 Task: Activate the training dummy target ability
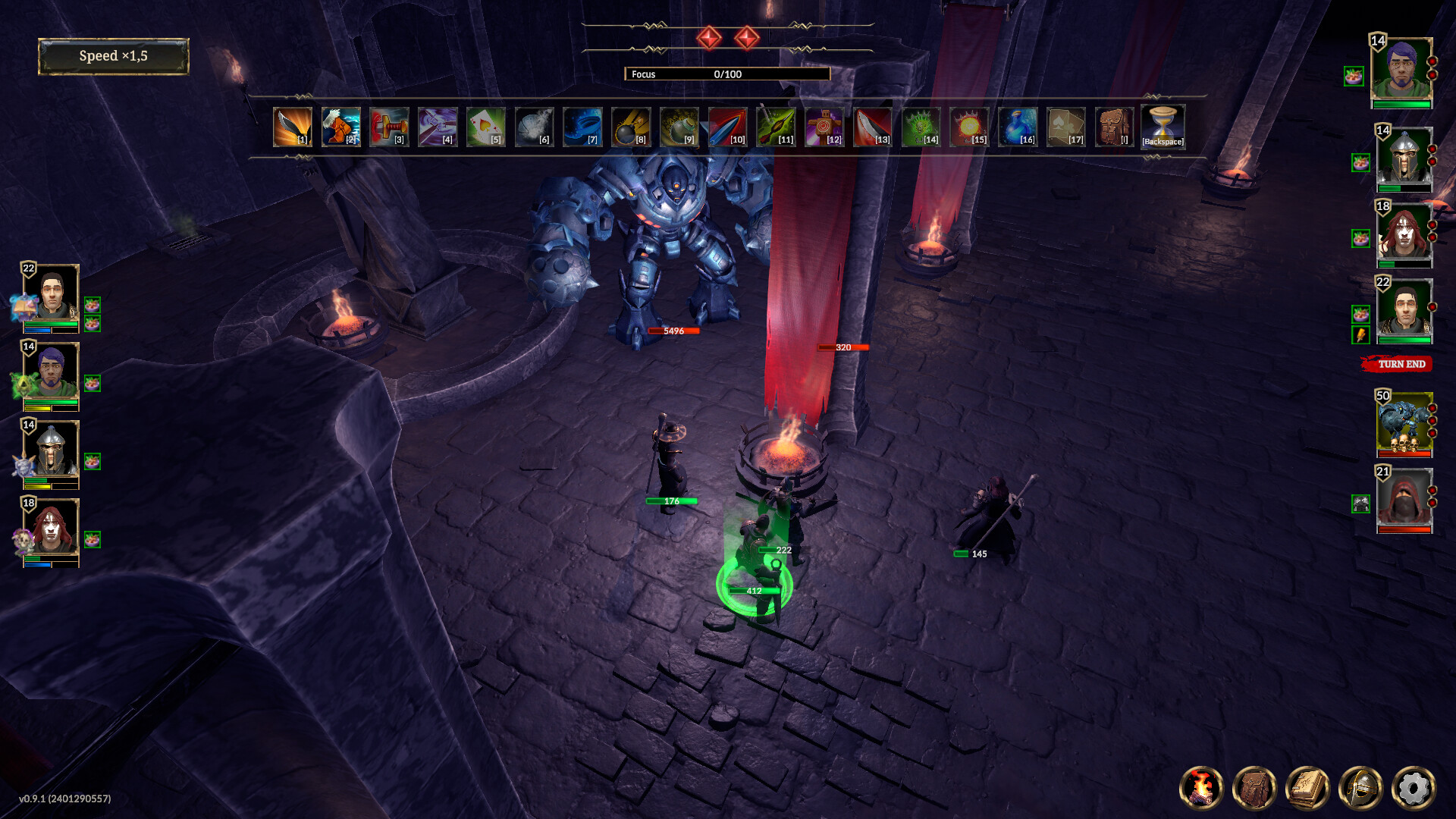click(824, 127)
